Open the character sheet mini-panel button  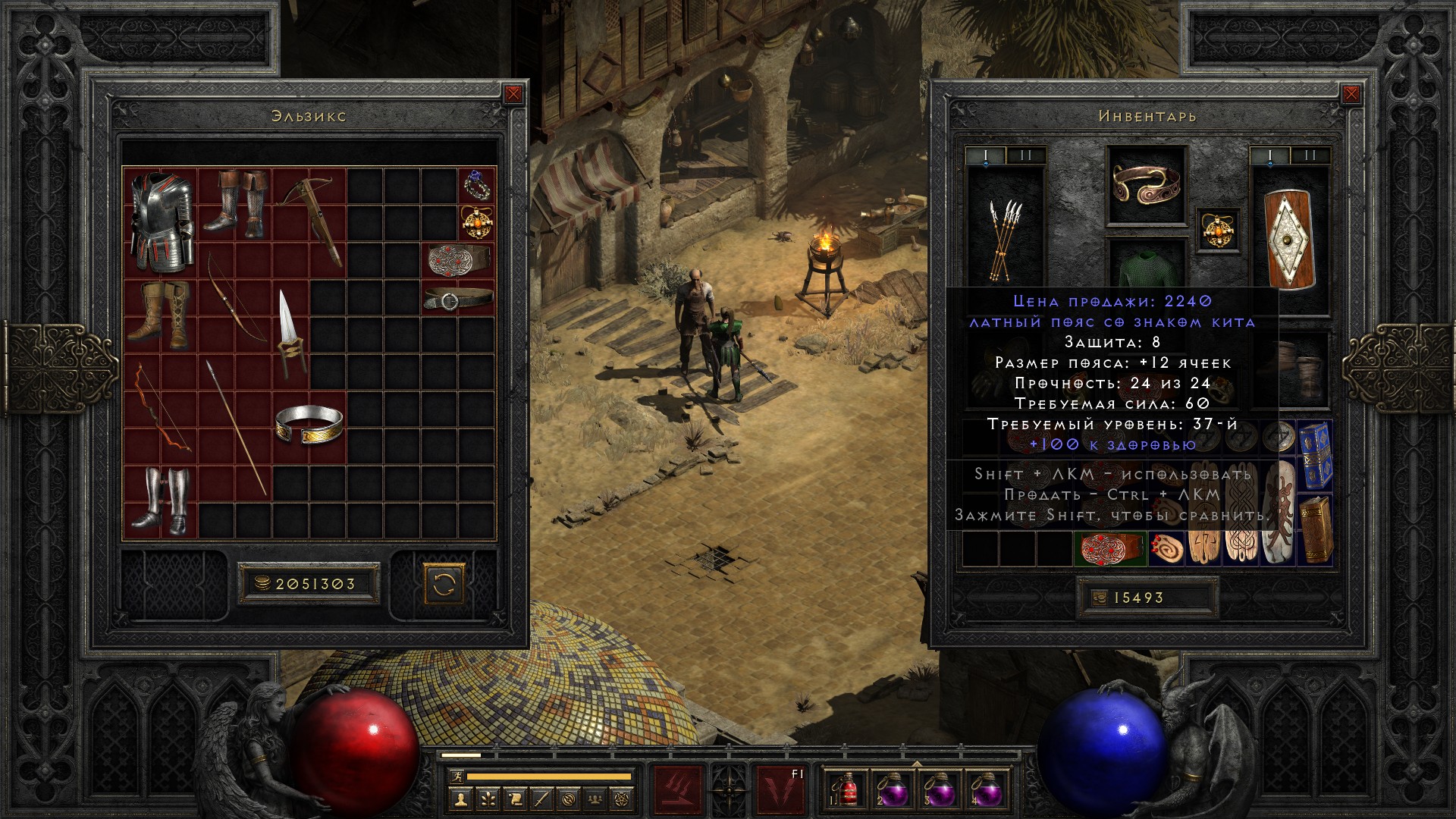pos(461,799)
